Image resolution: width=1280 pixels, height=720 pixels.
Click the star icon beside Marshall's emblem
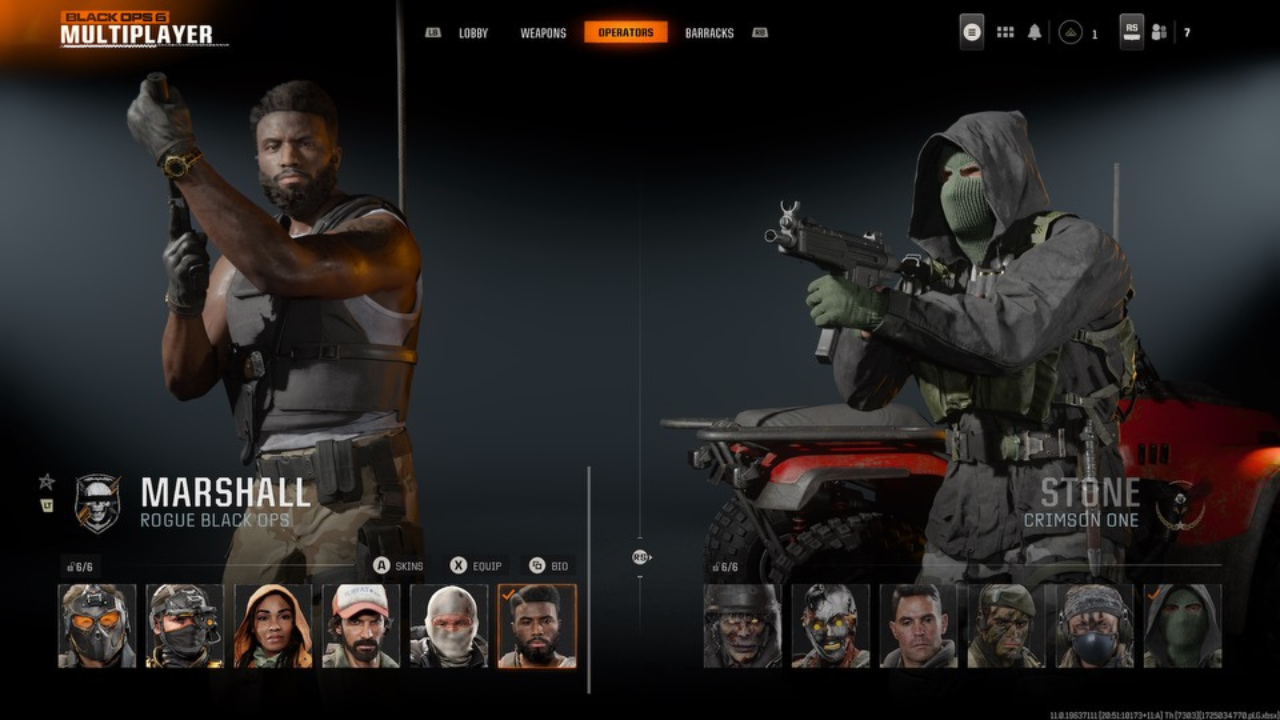(46, 480)
